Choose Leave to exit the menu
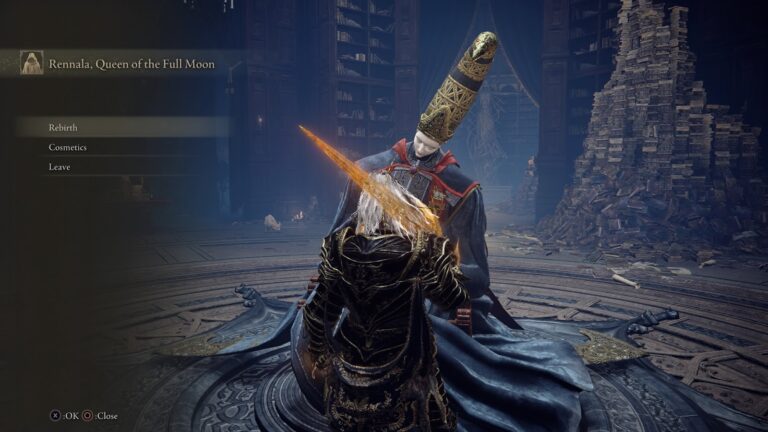Viewport: 768px width, 432px height. pyautogui.click(x=59, y=167)
